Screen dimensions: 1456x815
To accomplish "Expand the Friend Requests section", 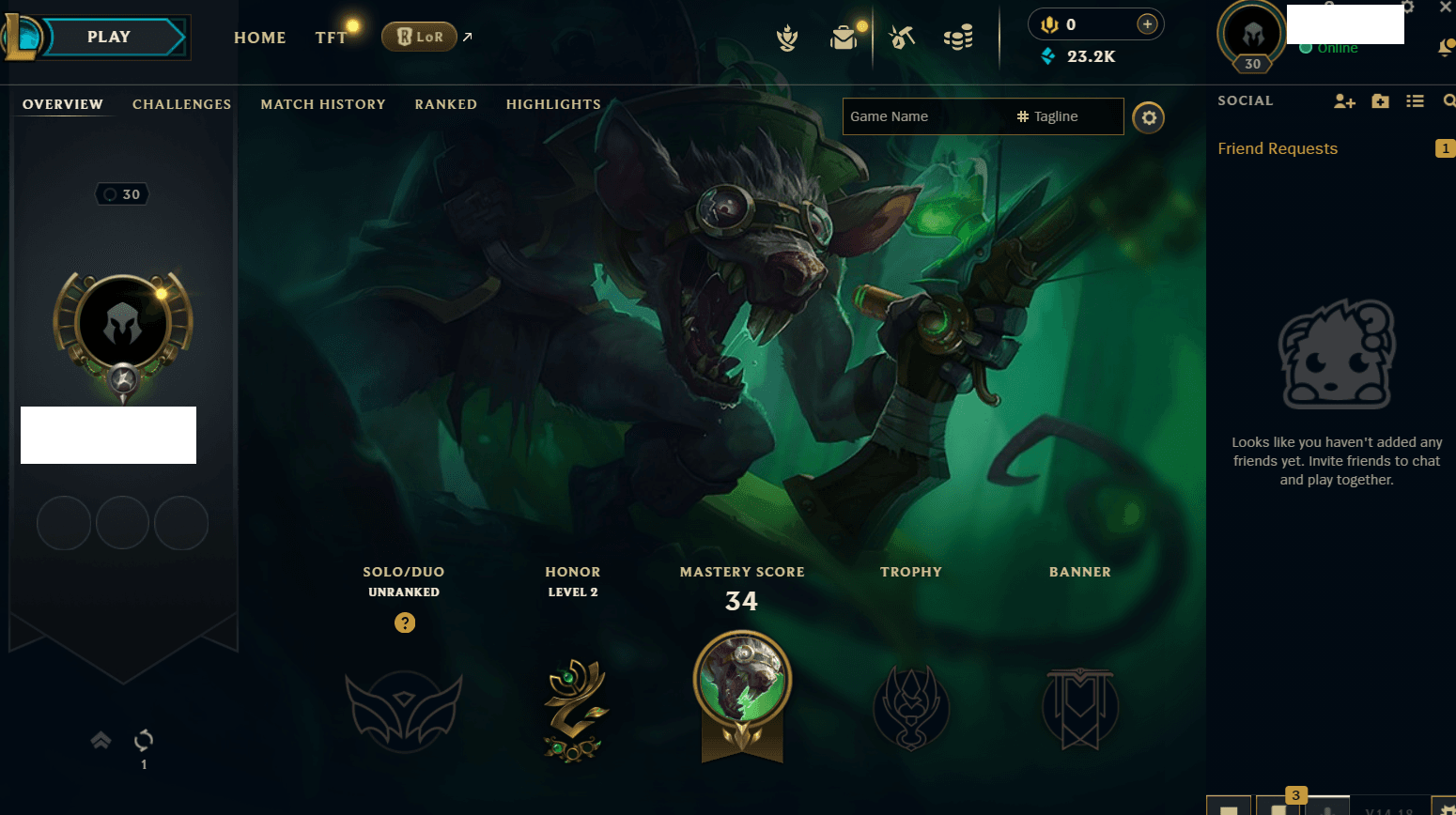I will [1278, 148].
